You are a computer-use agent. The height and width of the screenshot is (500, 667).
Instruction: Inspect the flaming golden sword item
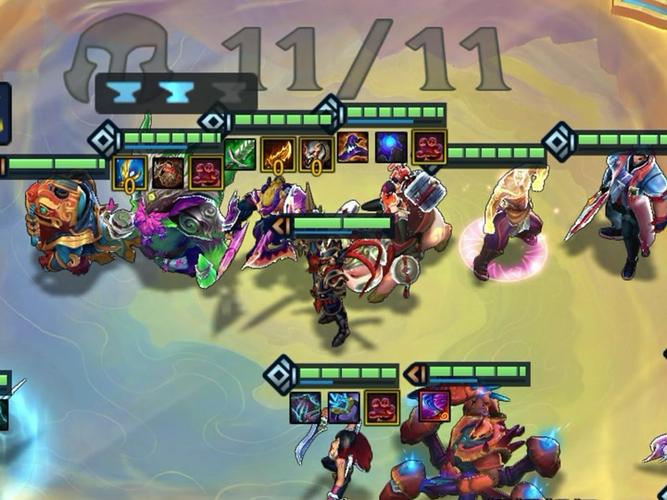[278, 155]
